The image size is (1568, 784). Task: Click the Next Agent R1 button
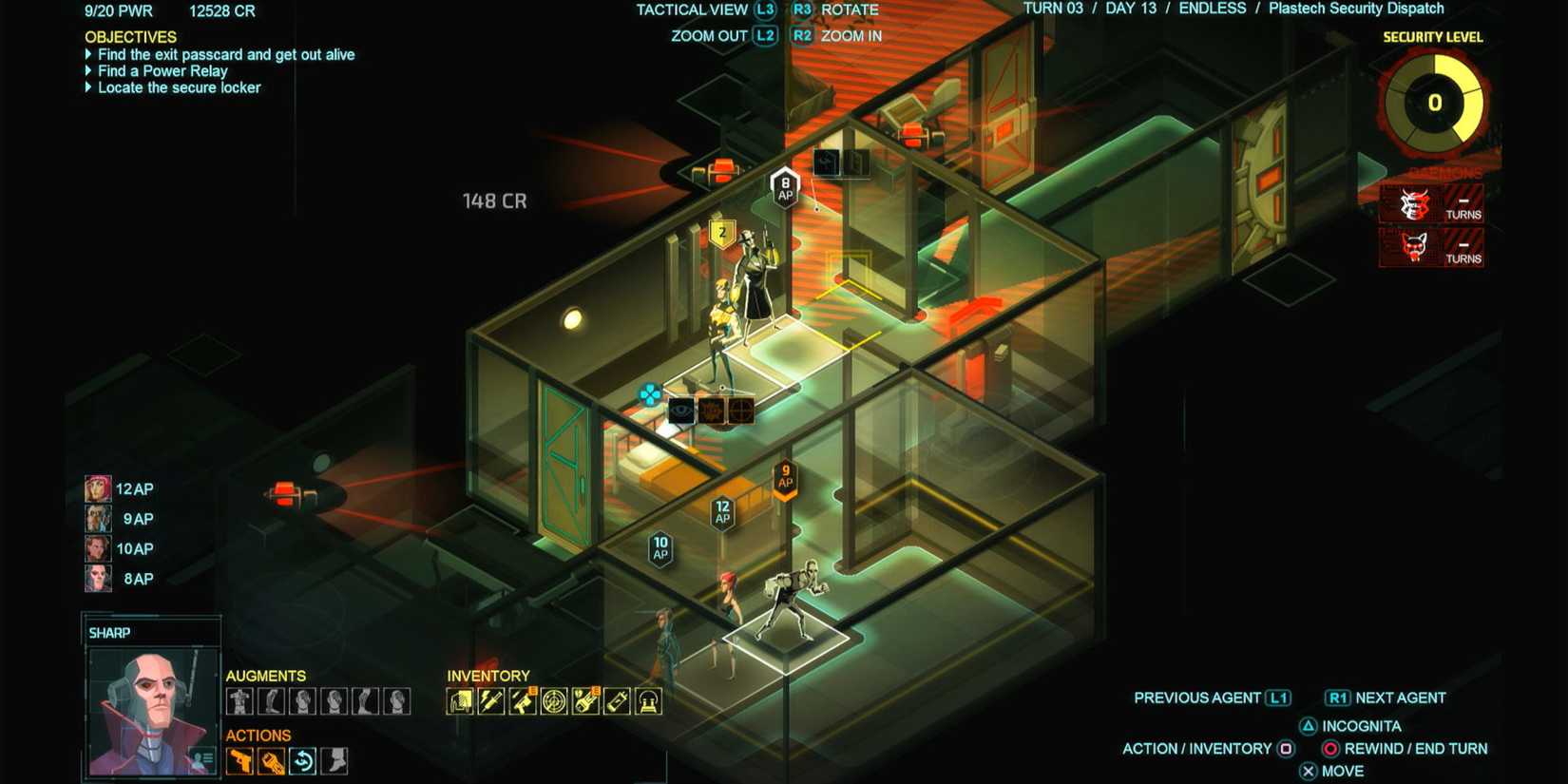point(1339,697)
